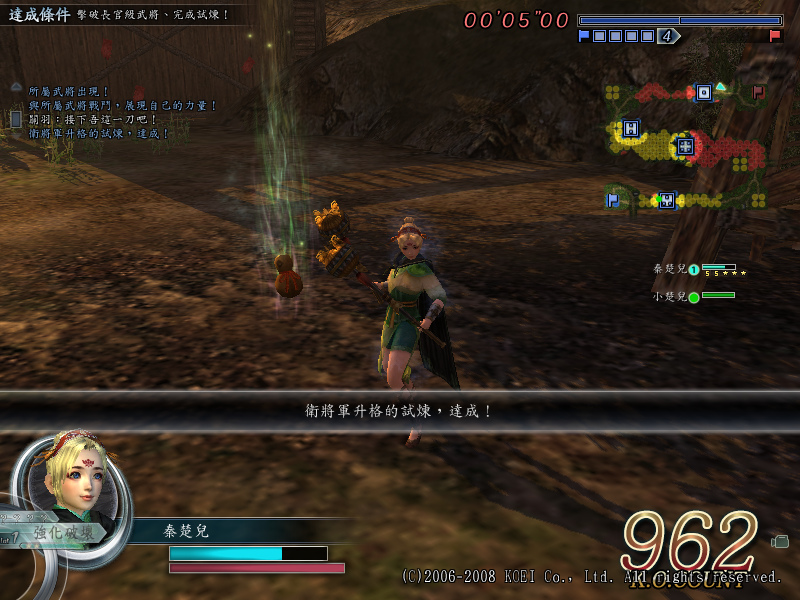
Task: Select 秦楚兒 in the ally list
Action: point(670,269)
